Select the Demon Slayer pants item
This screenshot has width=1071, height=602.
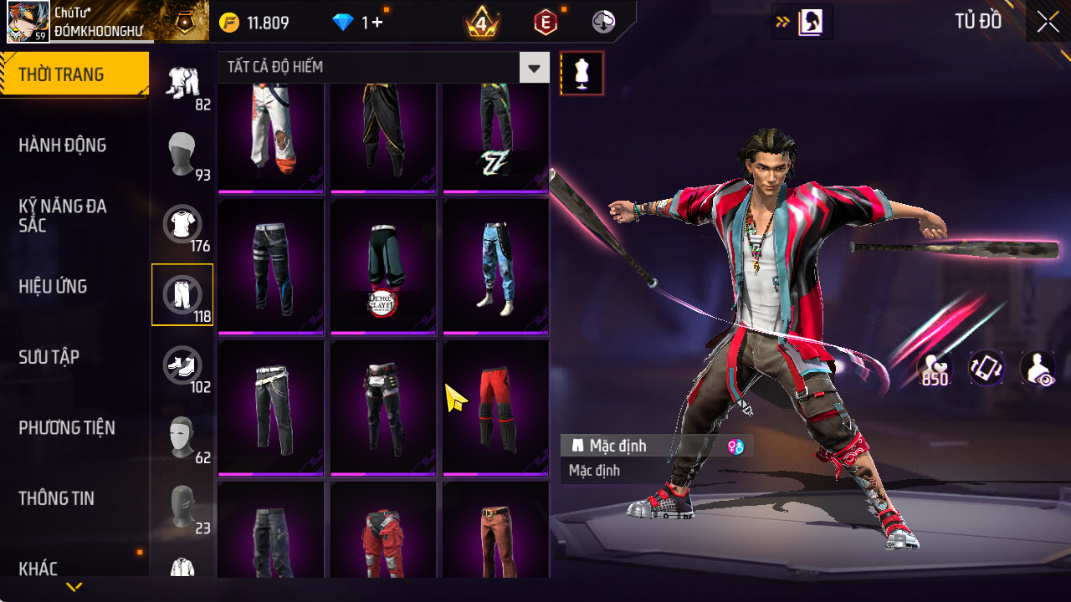click(x=383, y=266)
